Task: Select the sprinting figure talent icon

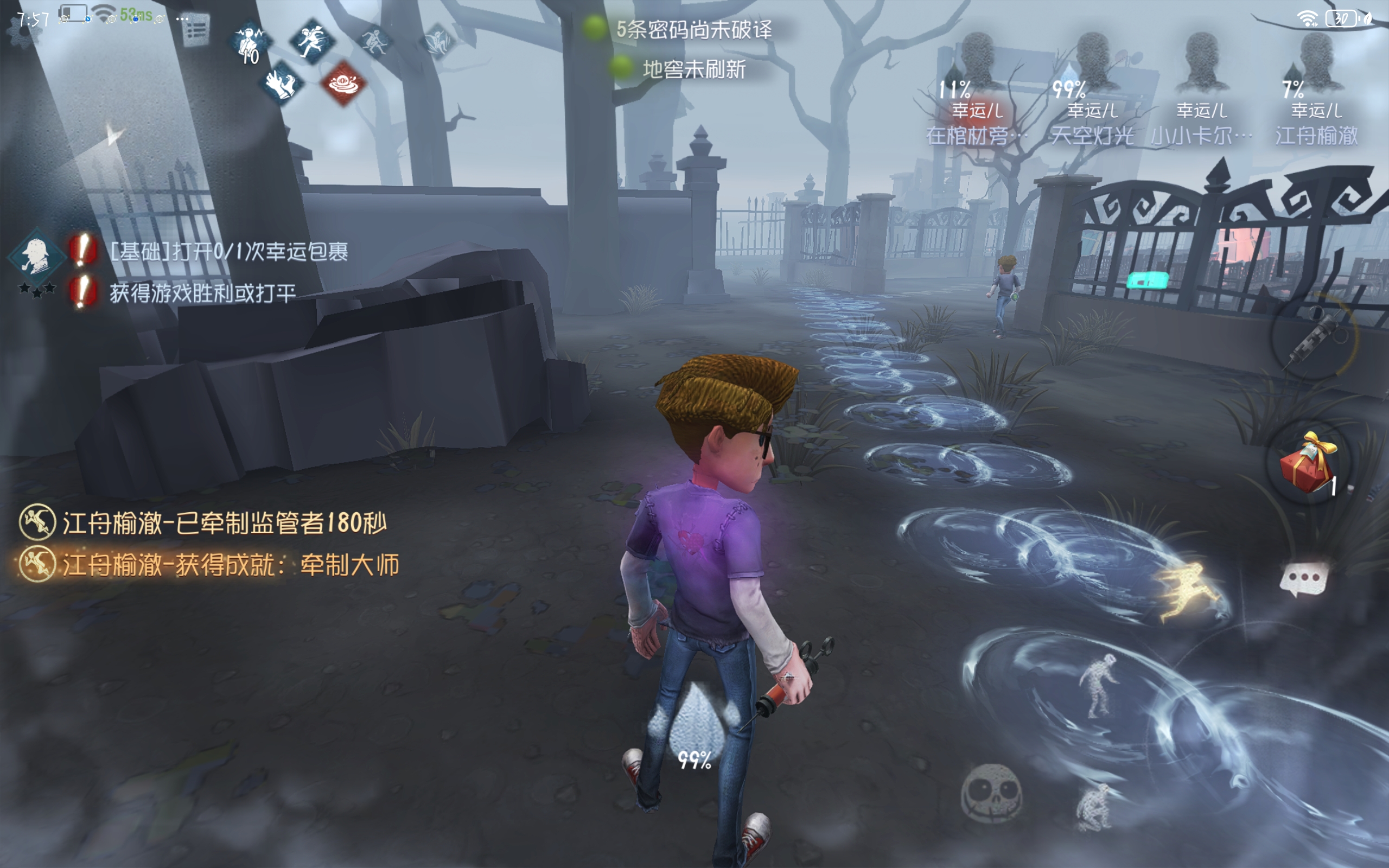Action: coord(311,40)
